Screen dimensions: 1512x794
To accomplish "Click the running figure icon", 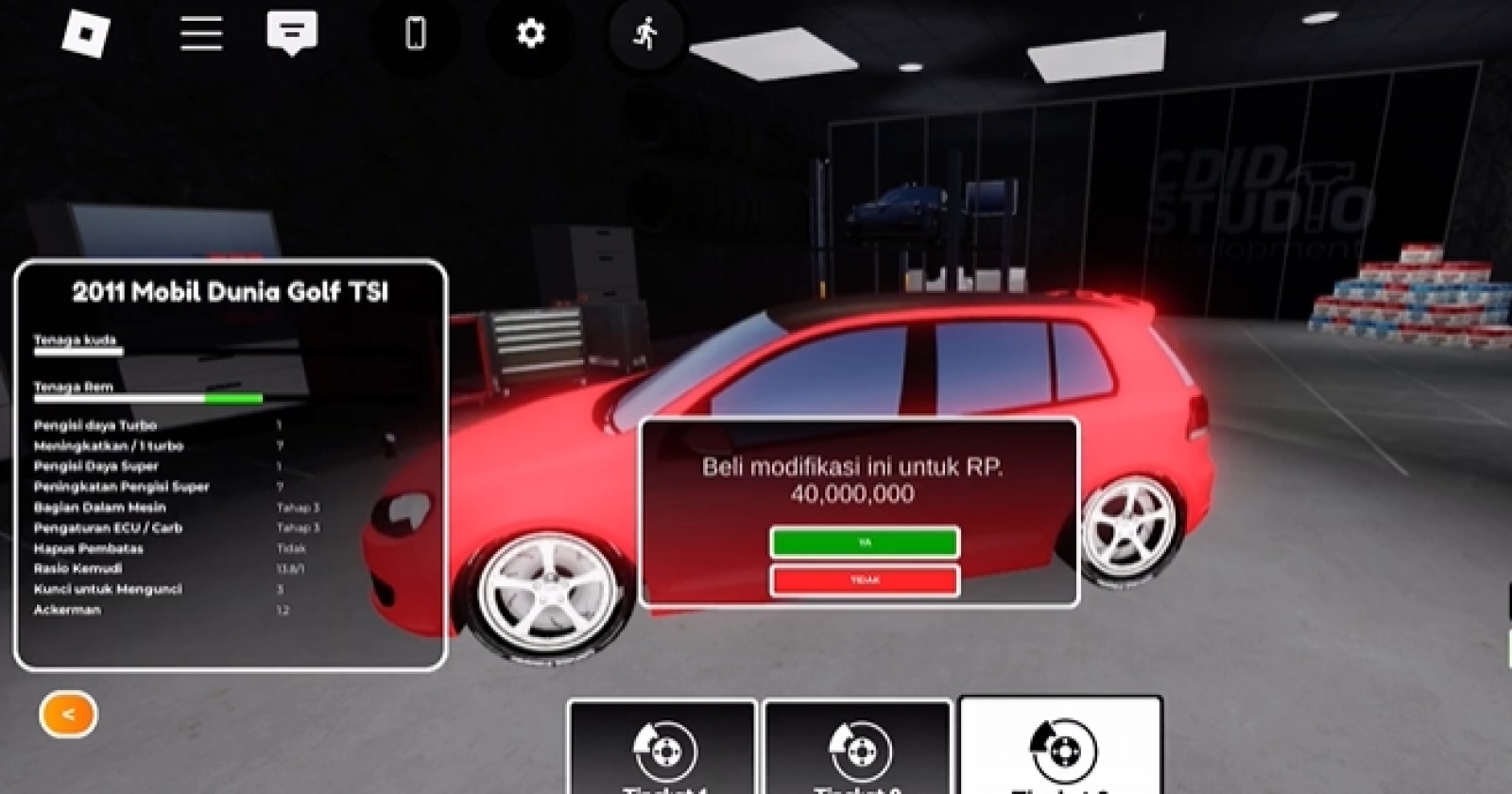I will pyautogui.click(x=646, y=34).
